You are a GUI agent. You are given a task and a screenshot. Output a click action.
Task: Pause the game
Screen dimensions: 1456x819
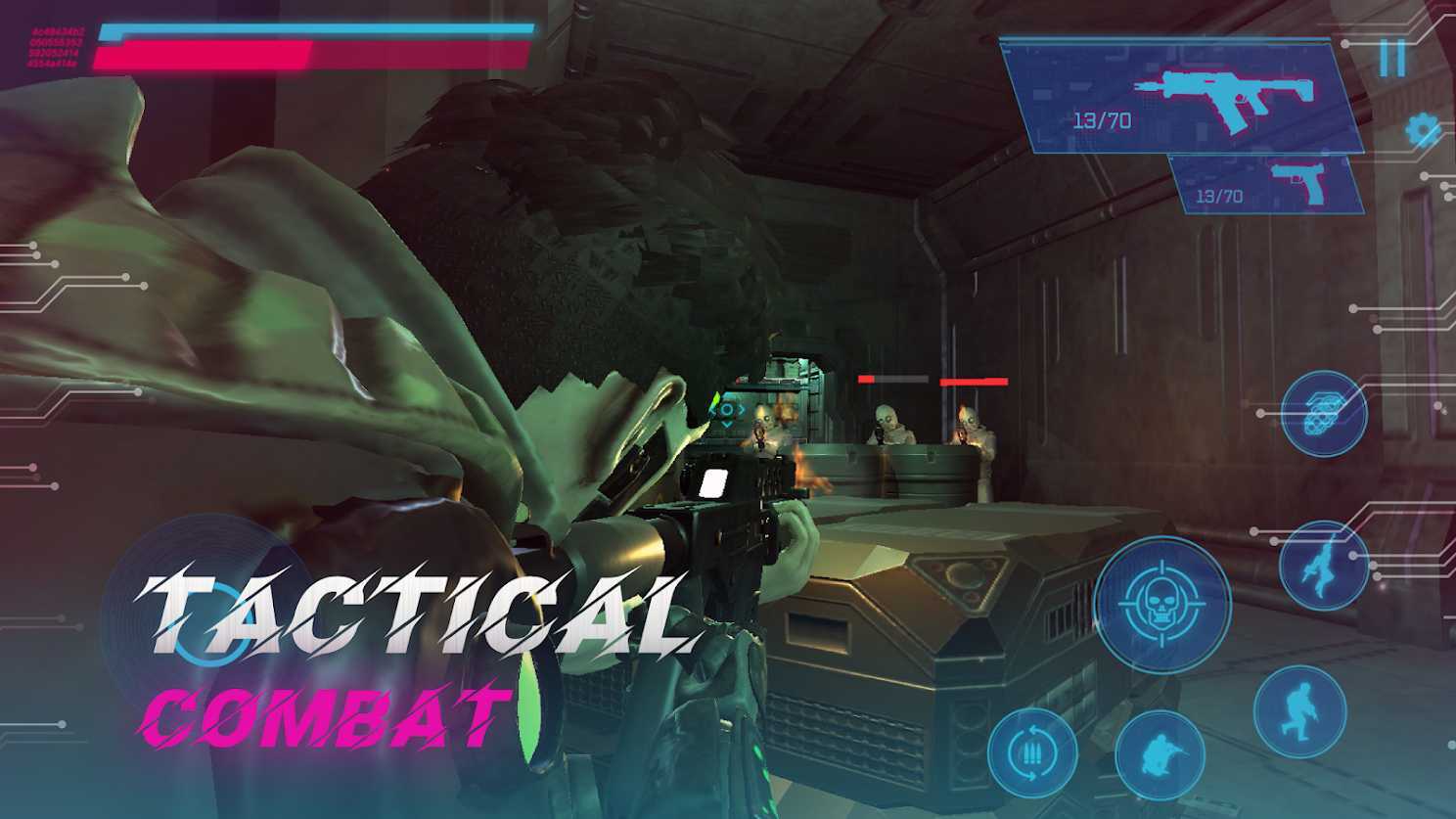point(1392,59)
